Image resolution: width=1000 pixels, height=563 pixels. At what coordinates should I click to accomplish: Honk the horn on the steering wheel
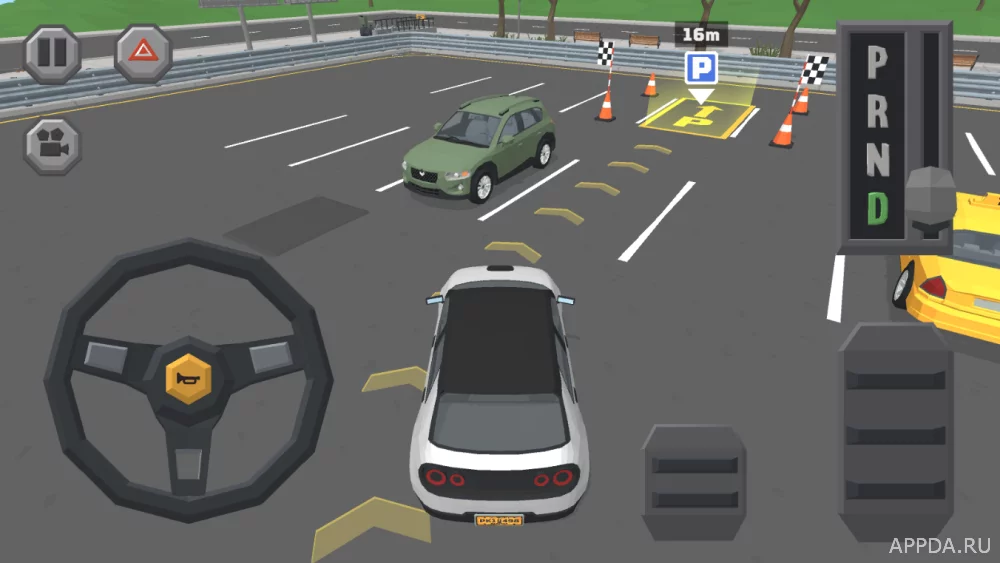[188, 378]
